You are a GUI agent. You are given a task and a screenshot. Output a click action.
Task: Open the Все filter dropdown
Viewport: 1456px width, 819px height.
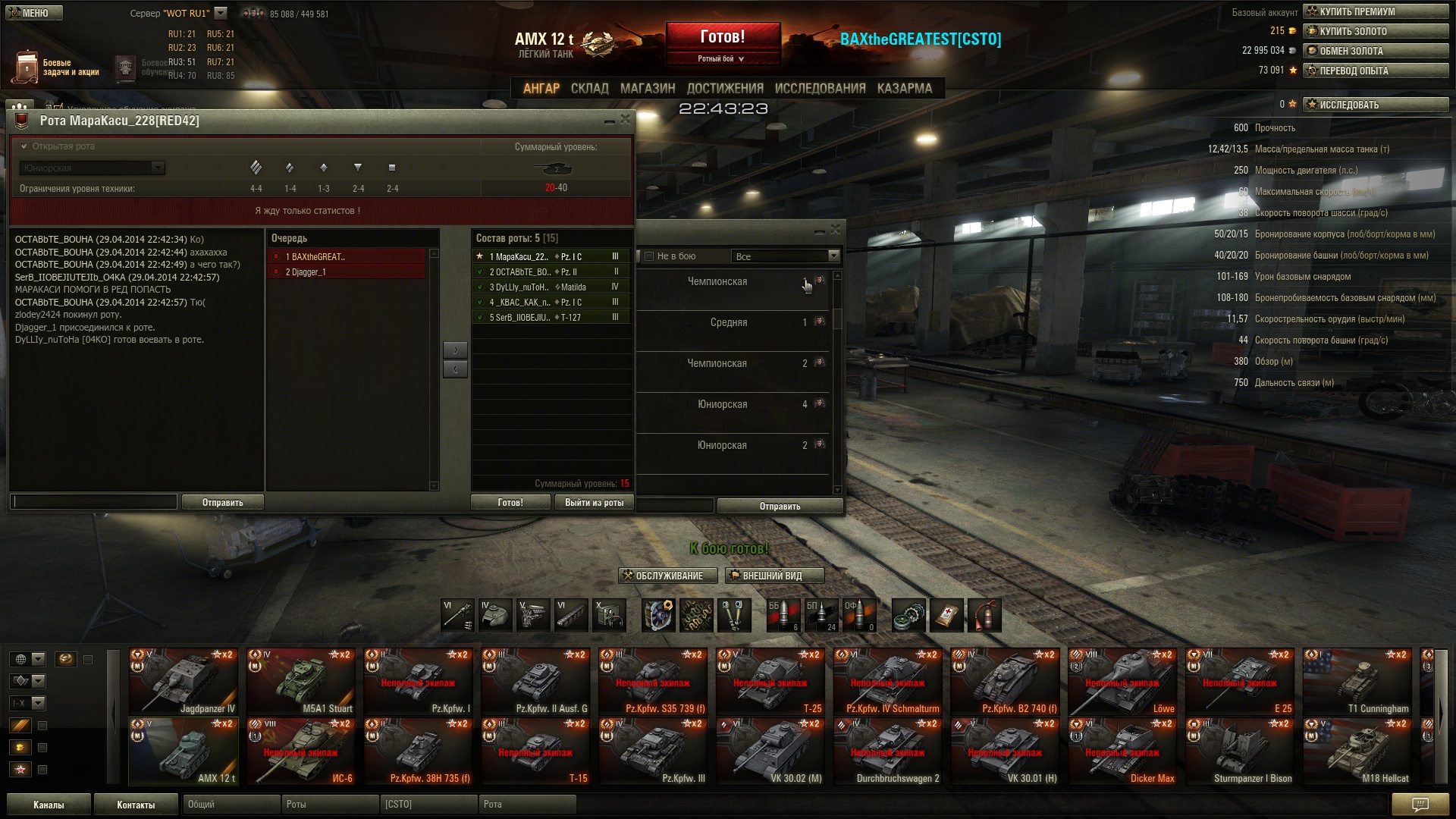[786, 256]
